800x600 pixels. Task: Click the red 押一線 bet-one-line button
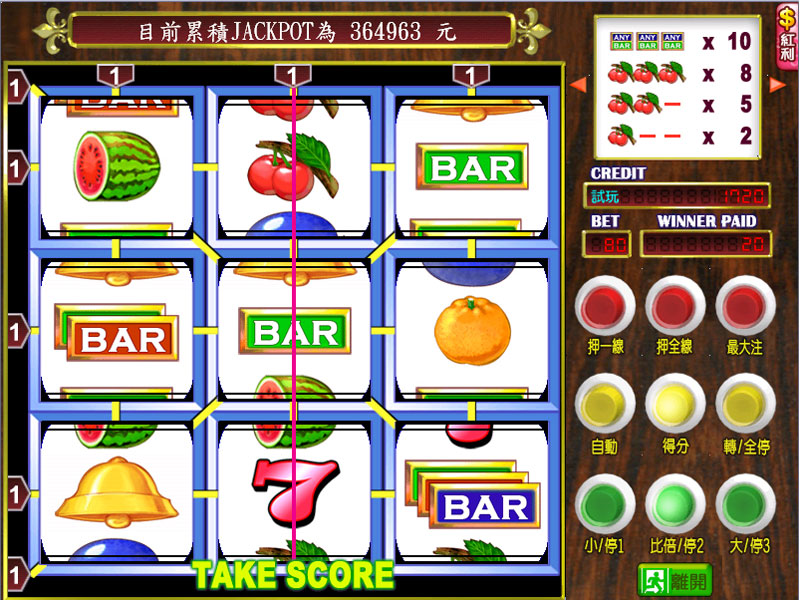click(603, 306)
